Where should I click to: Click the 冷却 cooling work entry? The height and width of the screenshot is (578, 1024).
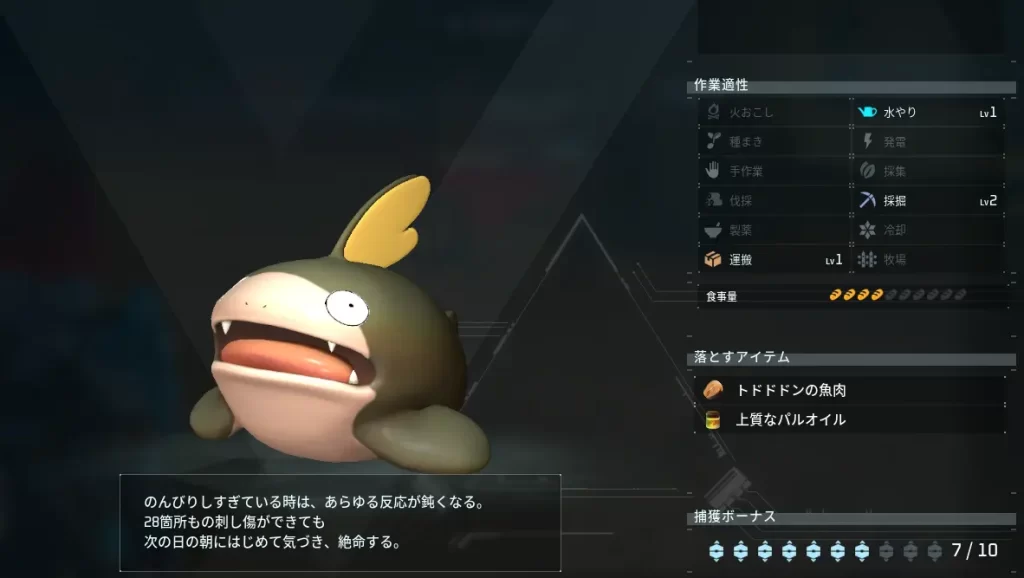point(927,230)
